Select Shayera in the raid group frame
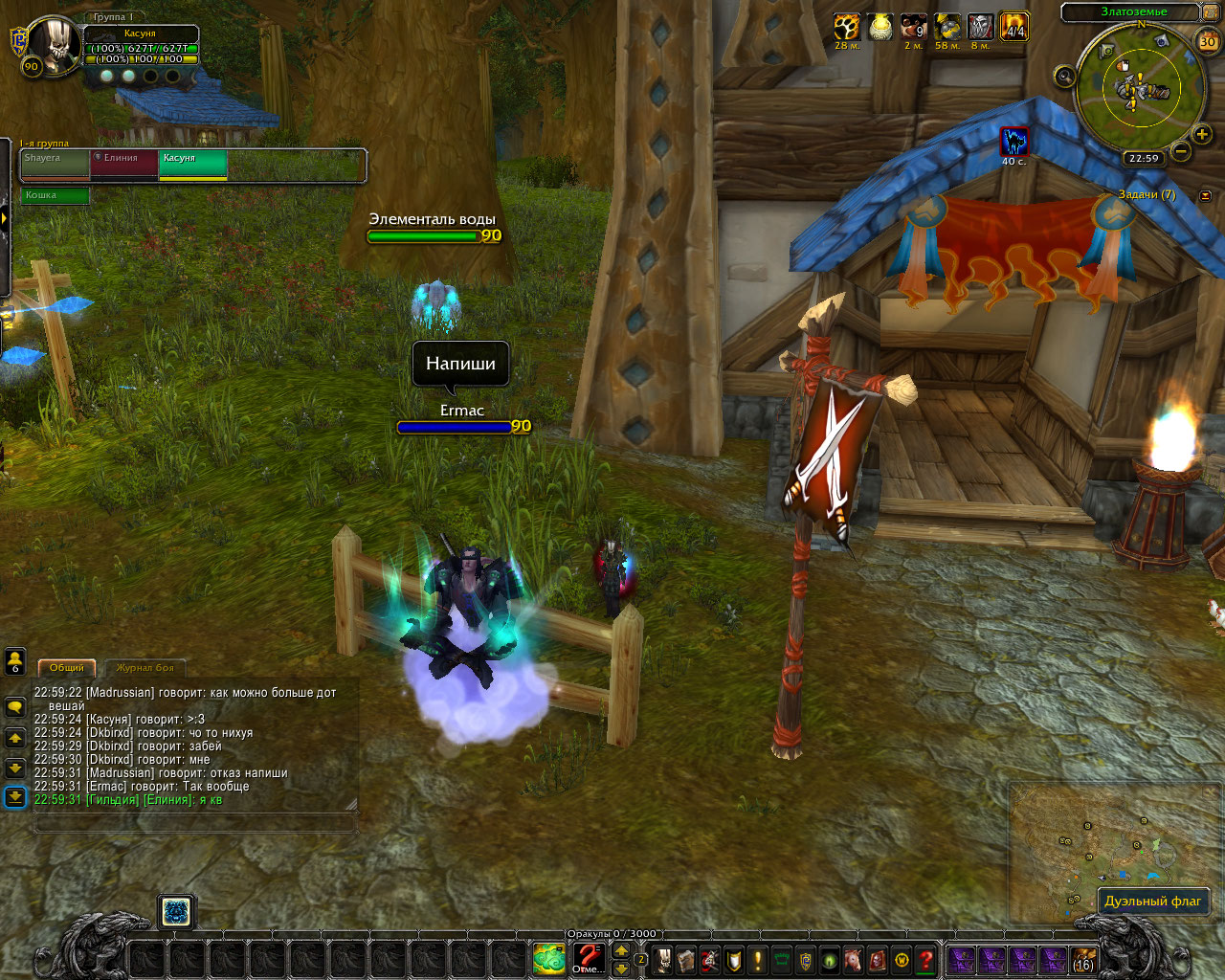The height and width of the screenshot is (980, 1225). coord(55,164)
